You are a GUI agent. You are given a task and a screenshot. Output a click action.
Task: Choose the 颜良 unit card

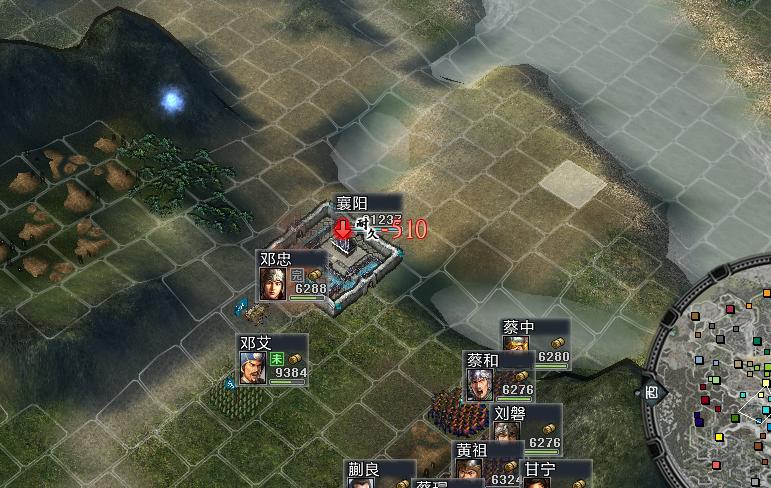[x=380, y=474]
